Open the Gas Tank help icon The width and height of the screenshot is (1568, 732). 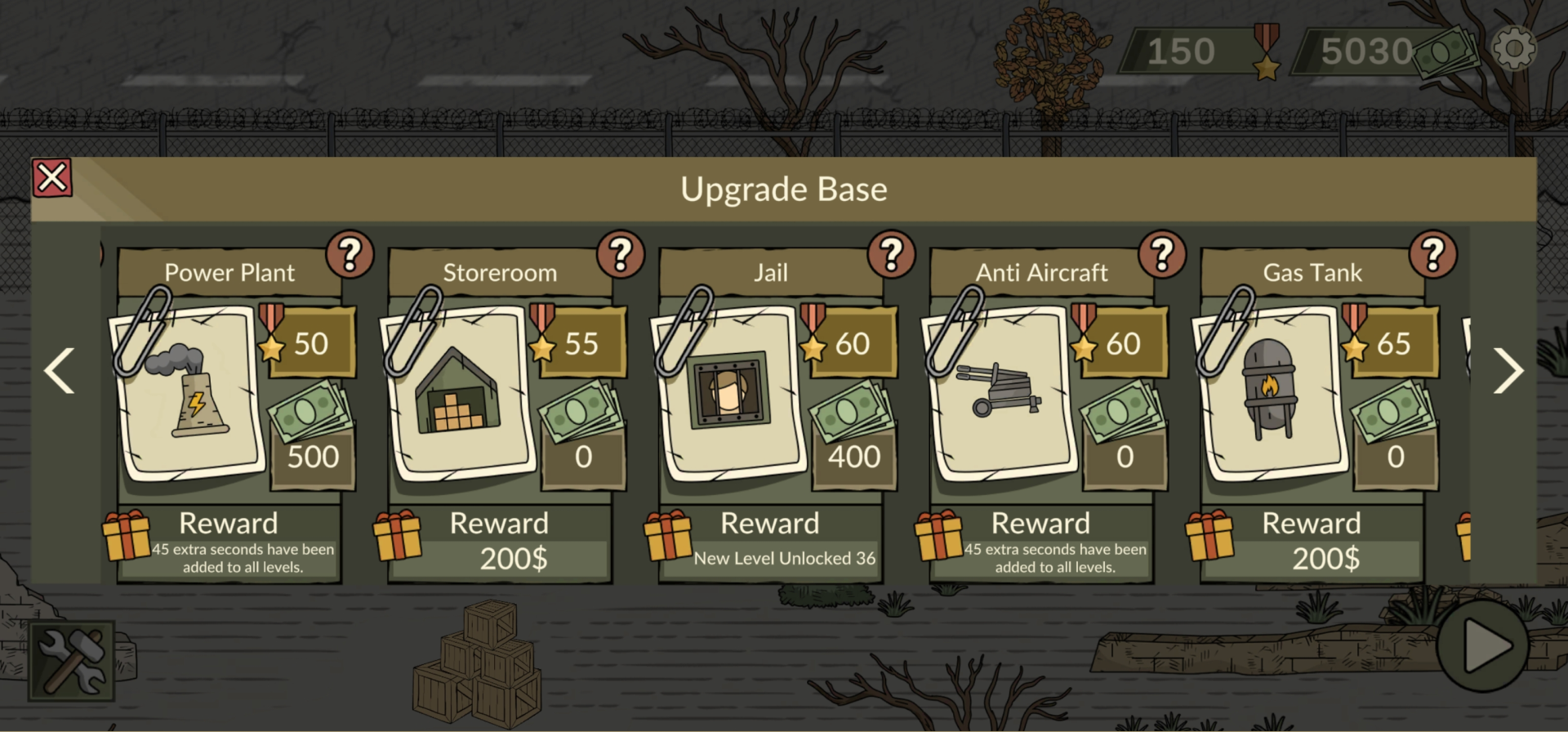coord(1433,253)
